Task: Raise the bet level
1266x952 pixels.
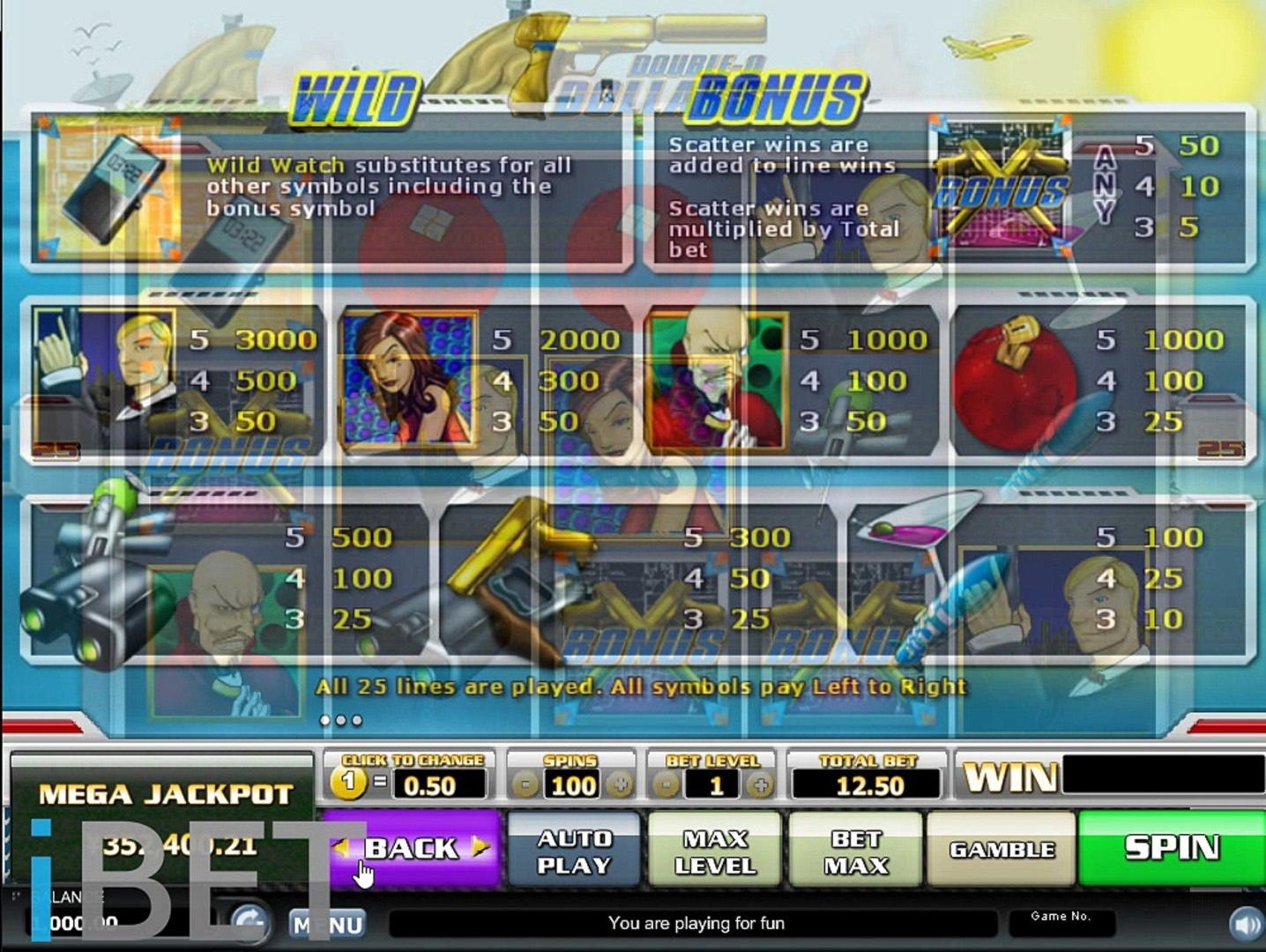Action: tap(761, 785)
